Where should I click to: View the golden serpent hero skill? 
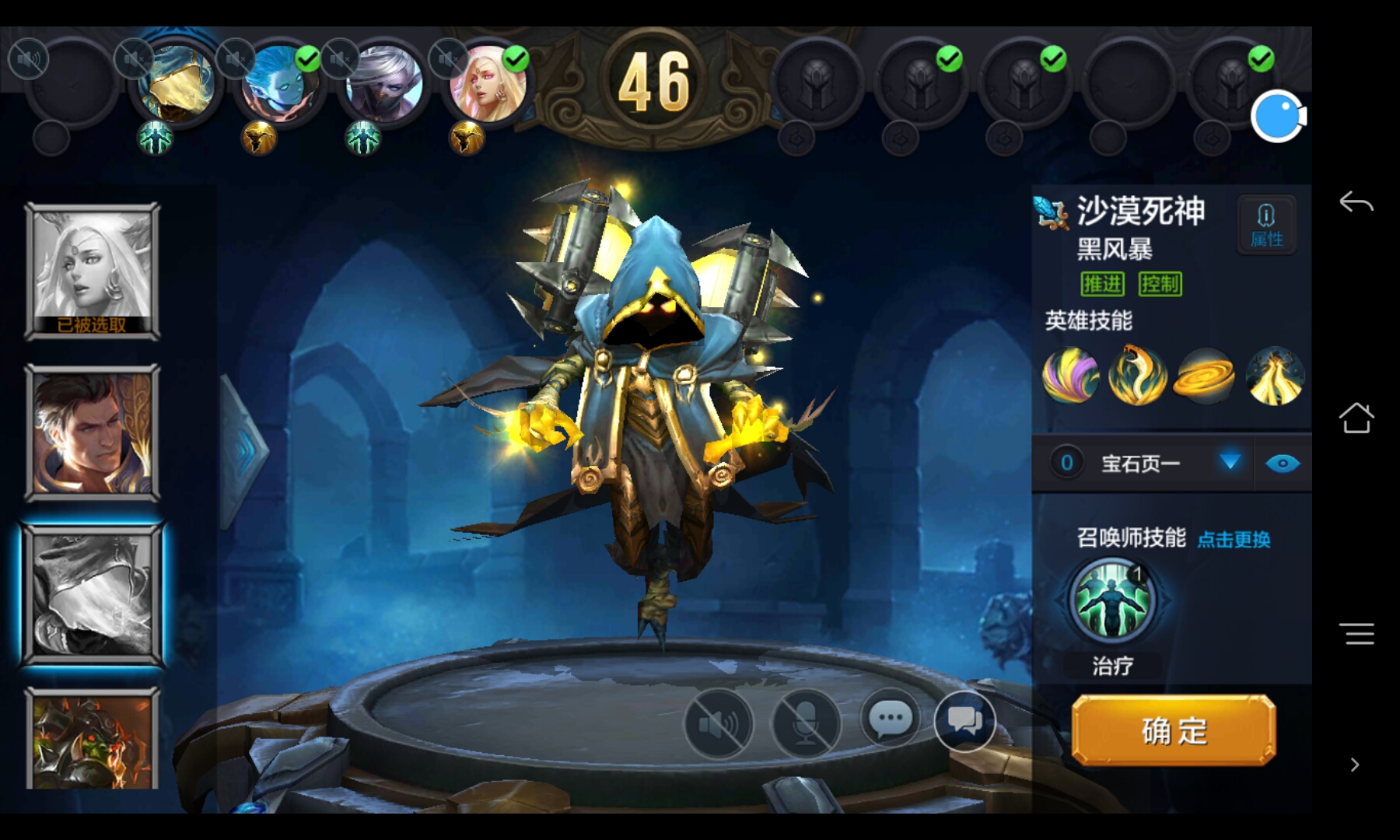pyautogui.click(x=1137, y=376)
